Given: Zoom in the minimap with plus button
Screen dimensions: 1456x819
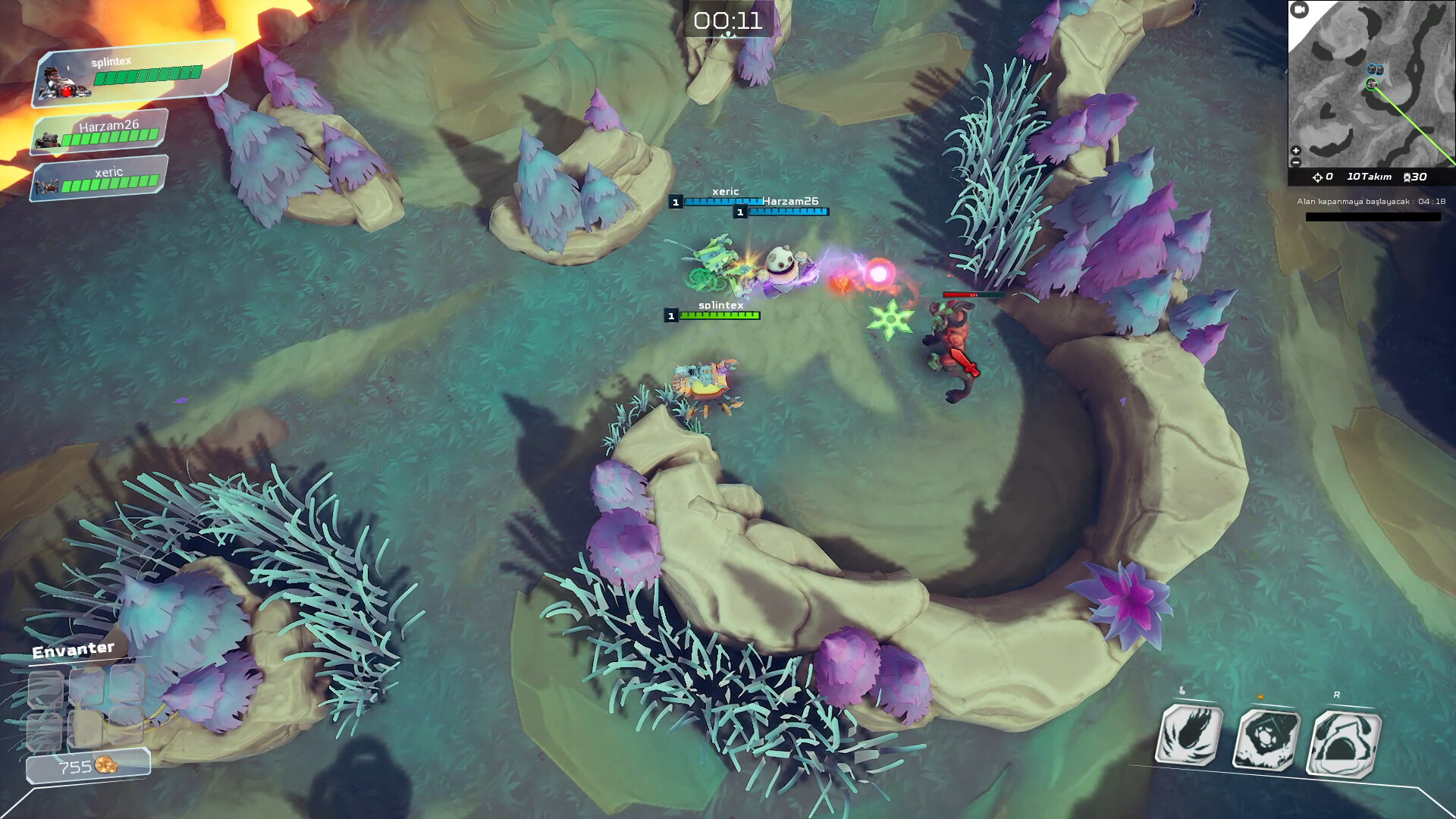Looking at the screenshot, I should click(1295, 150).
